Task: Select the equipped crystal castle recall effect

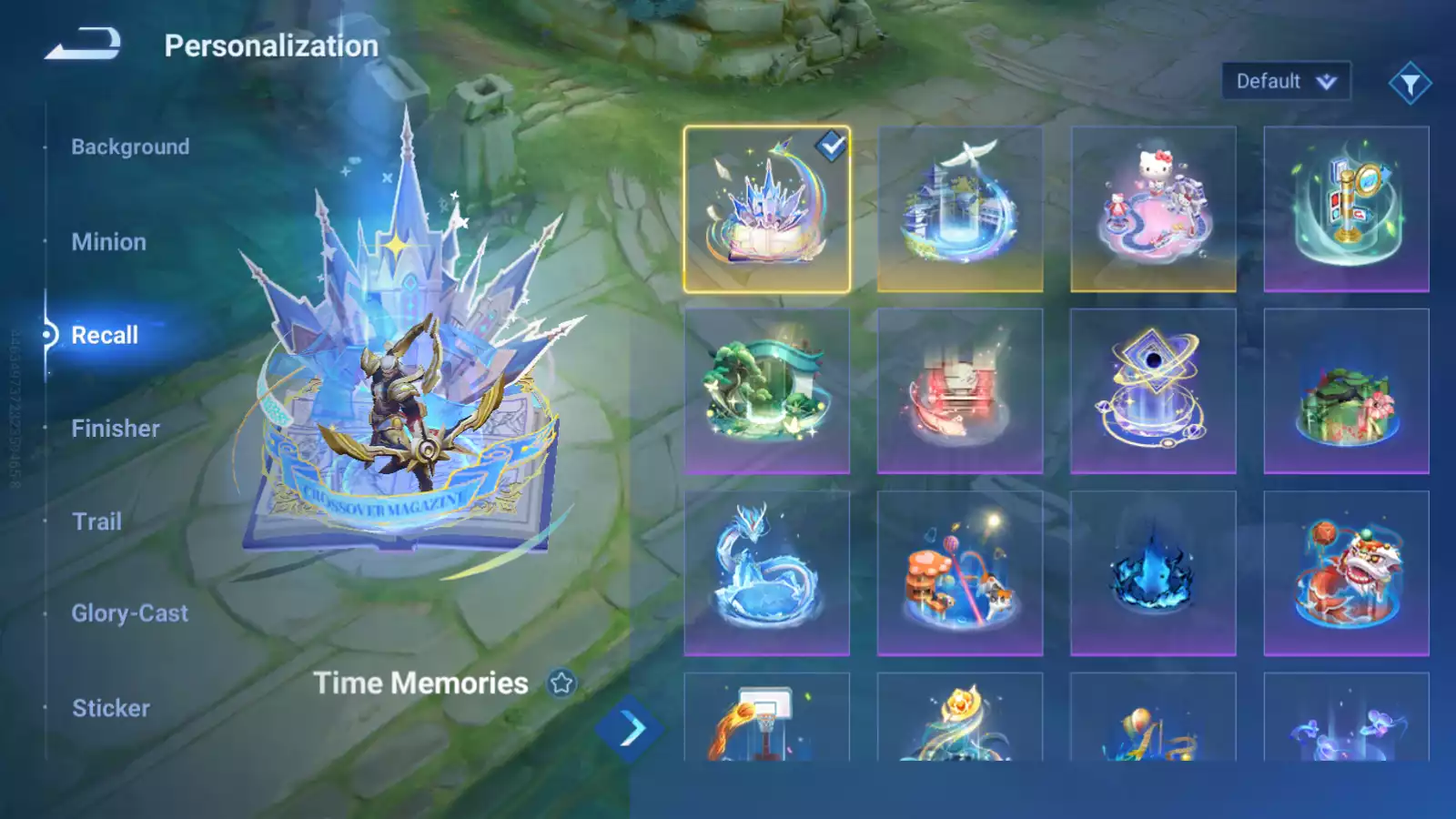Action: click(x=766, y=209)
